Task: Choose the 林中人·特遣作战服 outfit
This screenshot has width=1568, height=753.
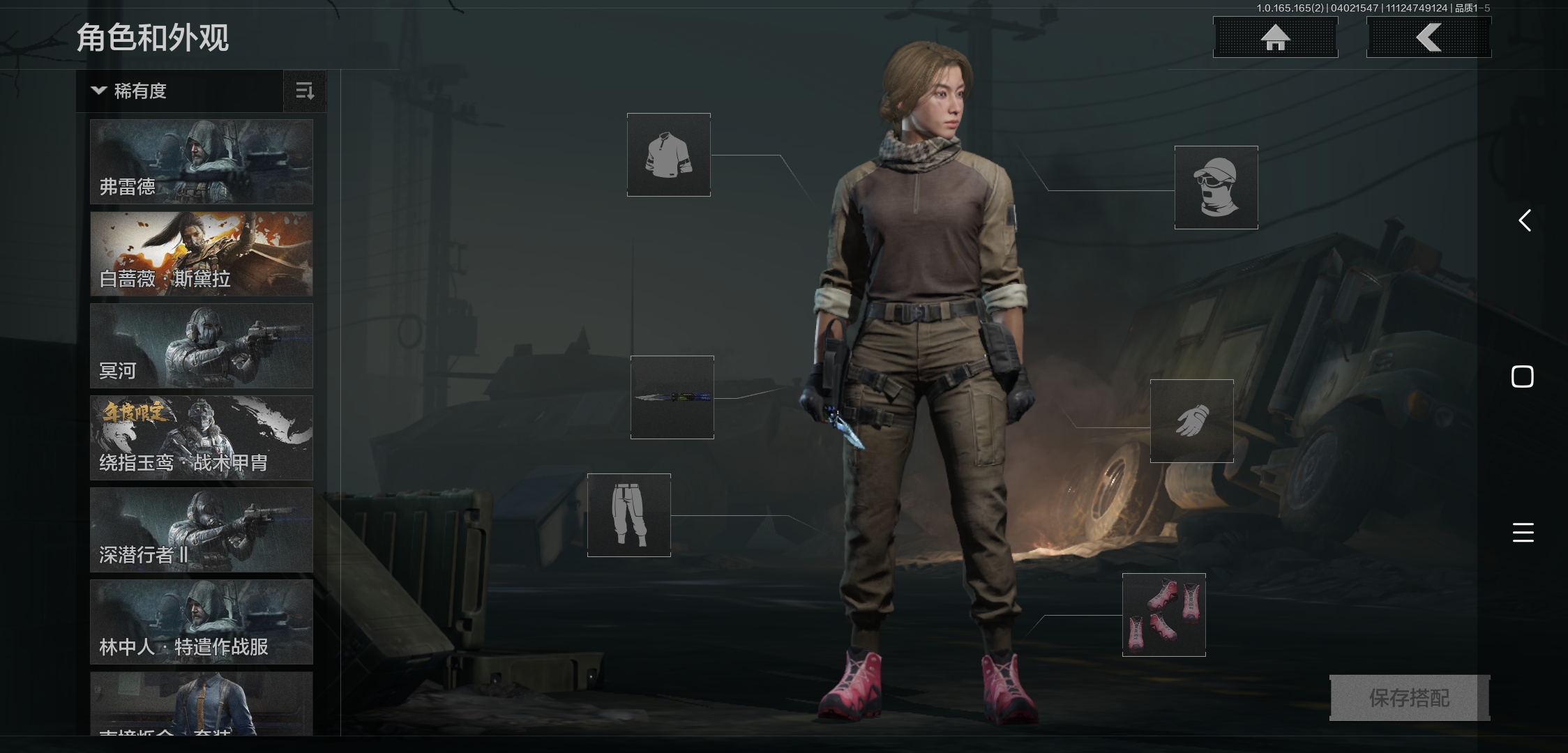Action: click(202, 622)
